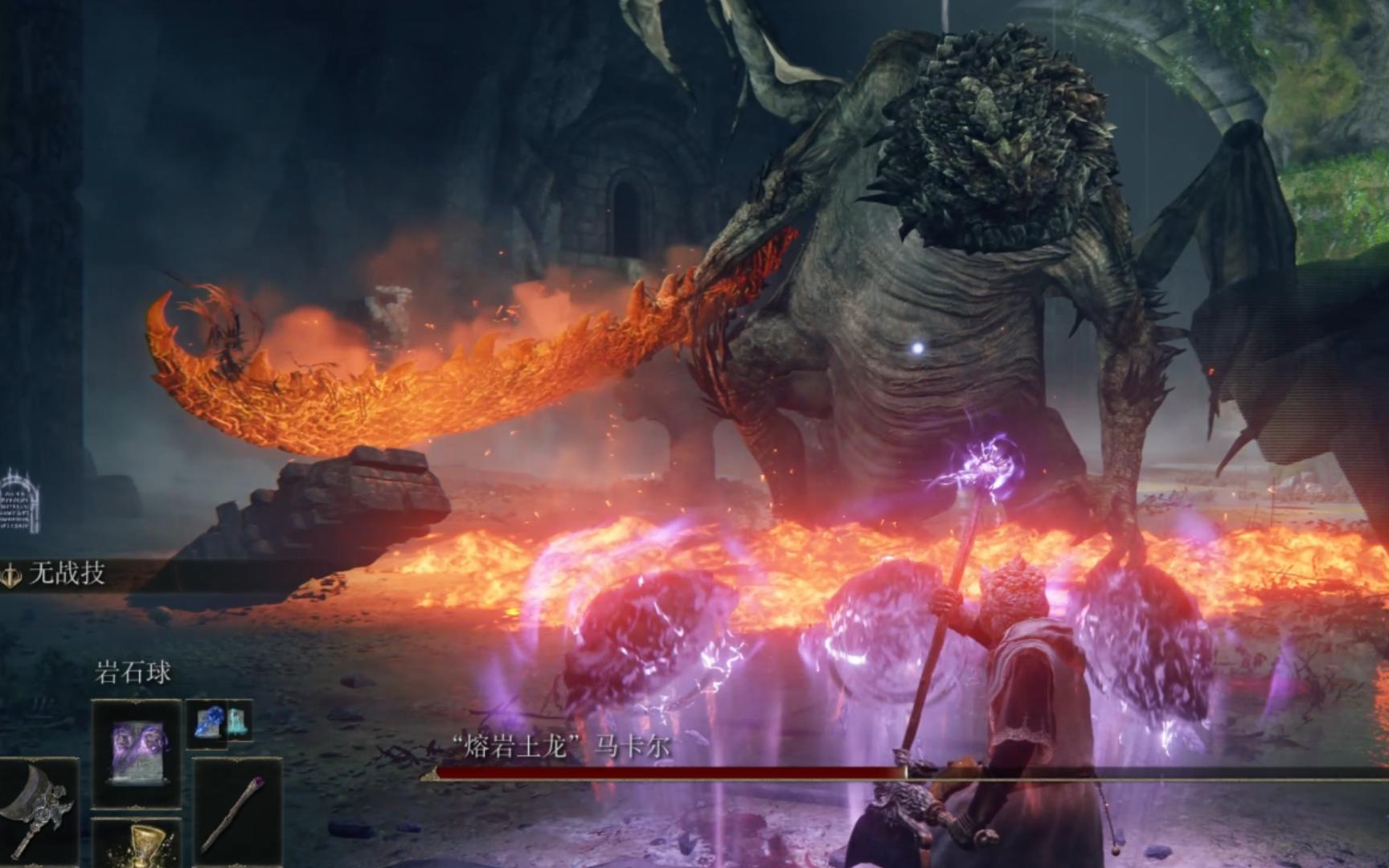The image size is (1389, 868).
Task: Click the teal scroll queued spell icon
Action: pyautogui.click(x=236, y=722)
